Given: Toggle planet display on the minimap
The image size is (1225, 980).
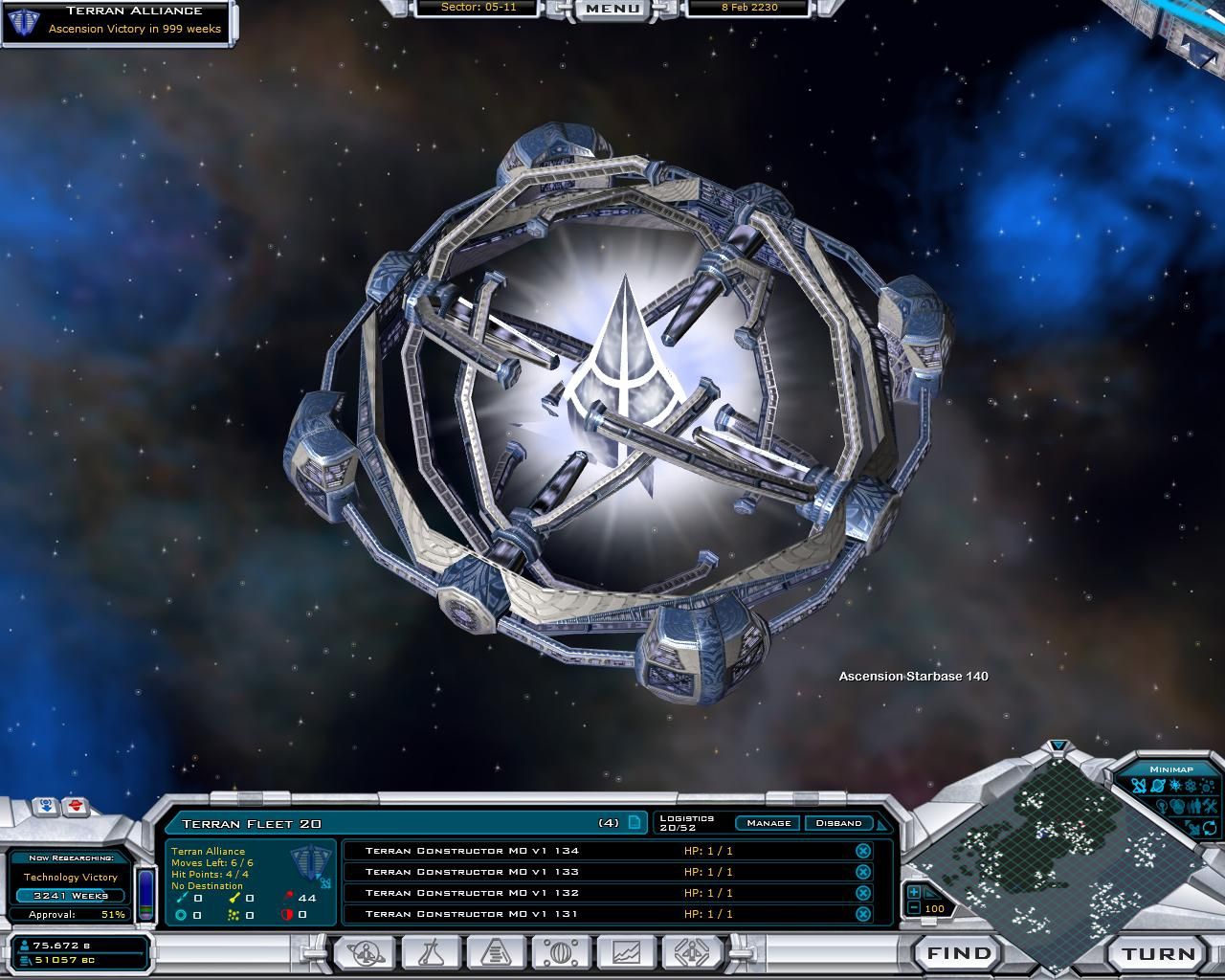Looking at the screenshot, I should point(1157,785).
